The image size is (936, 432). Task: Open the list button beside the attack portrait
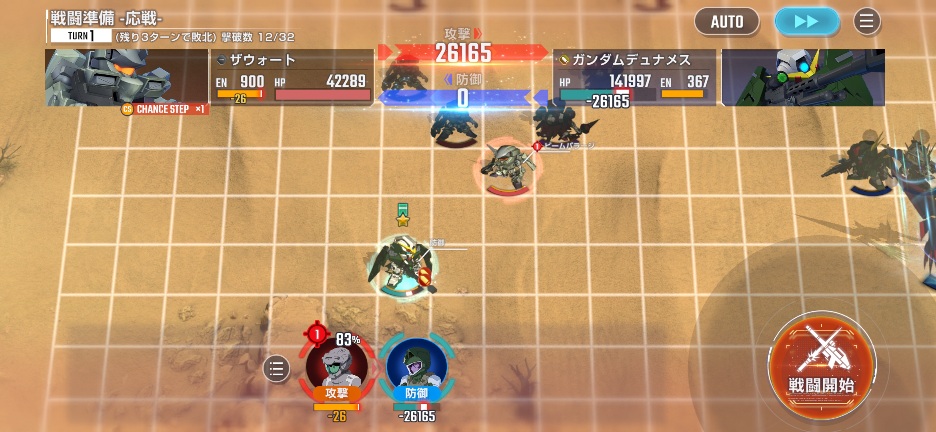pos(277,369)
